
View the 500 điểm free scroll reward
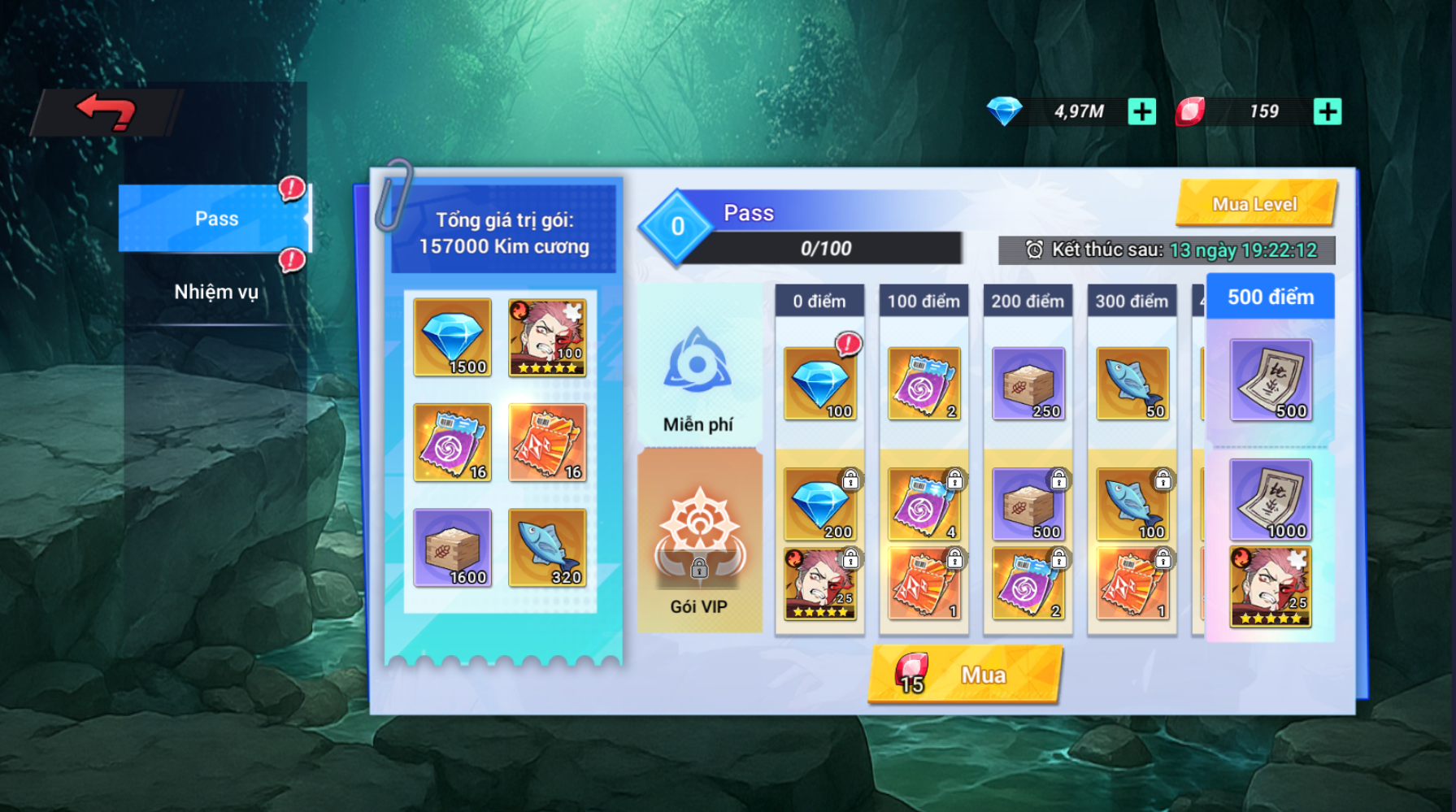point(1270,380)
